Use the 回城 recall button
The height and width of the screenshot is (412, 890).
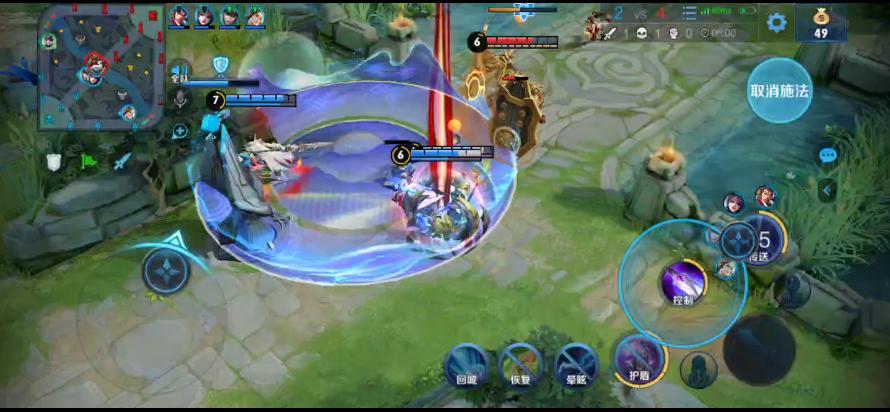(466, 363)
